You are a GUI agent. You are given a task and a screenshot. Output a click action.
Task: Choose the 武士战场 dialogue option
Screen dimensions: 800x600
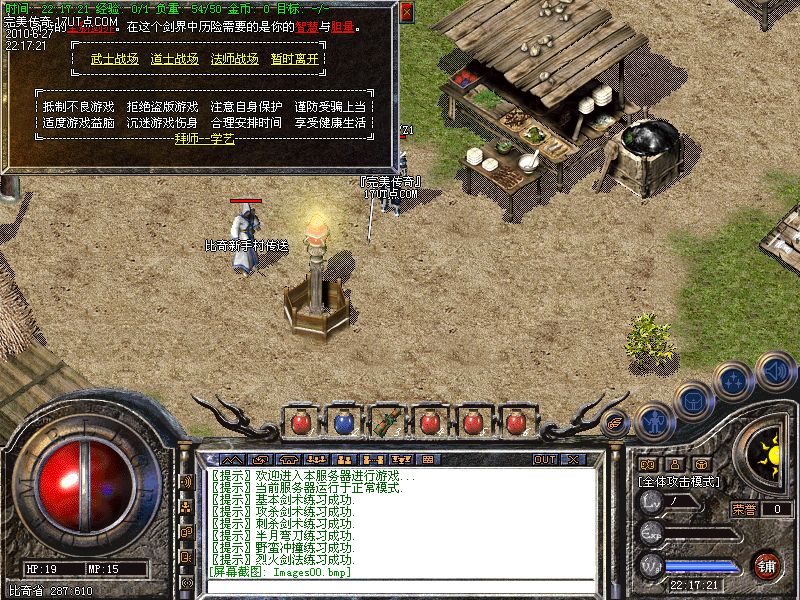point(114,59)
